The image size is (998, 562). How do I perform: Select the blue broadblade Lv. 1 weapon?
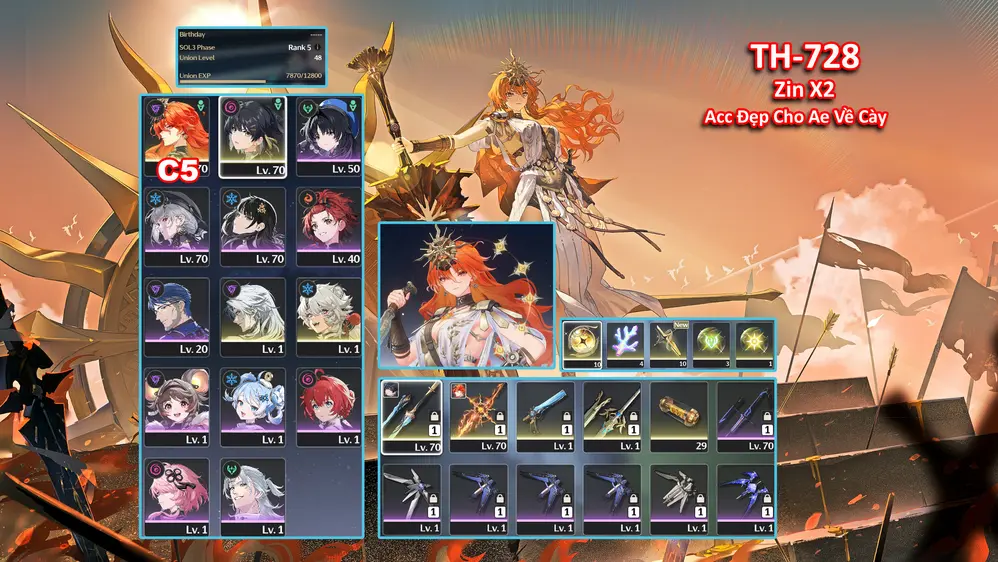(x=545, y=417)
